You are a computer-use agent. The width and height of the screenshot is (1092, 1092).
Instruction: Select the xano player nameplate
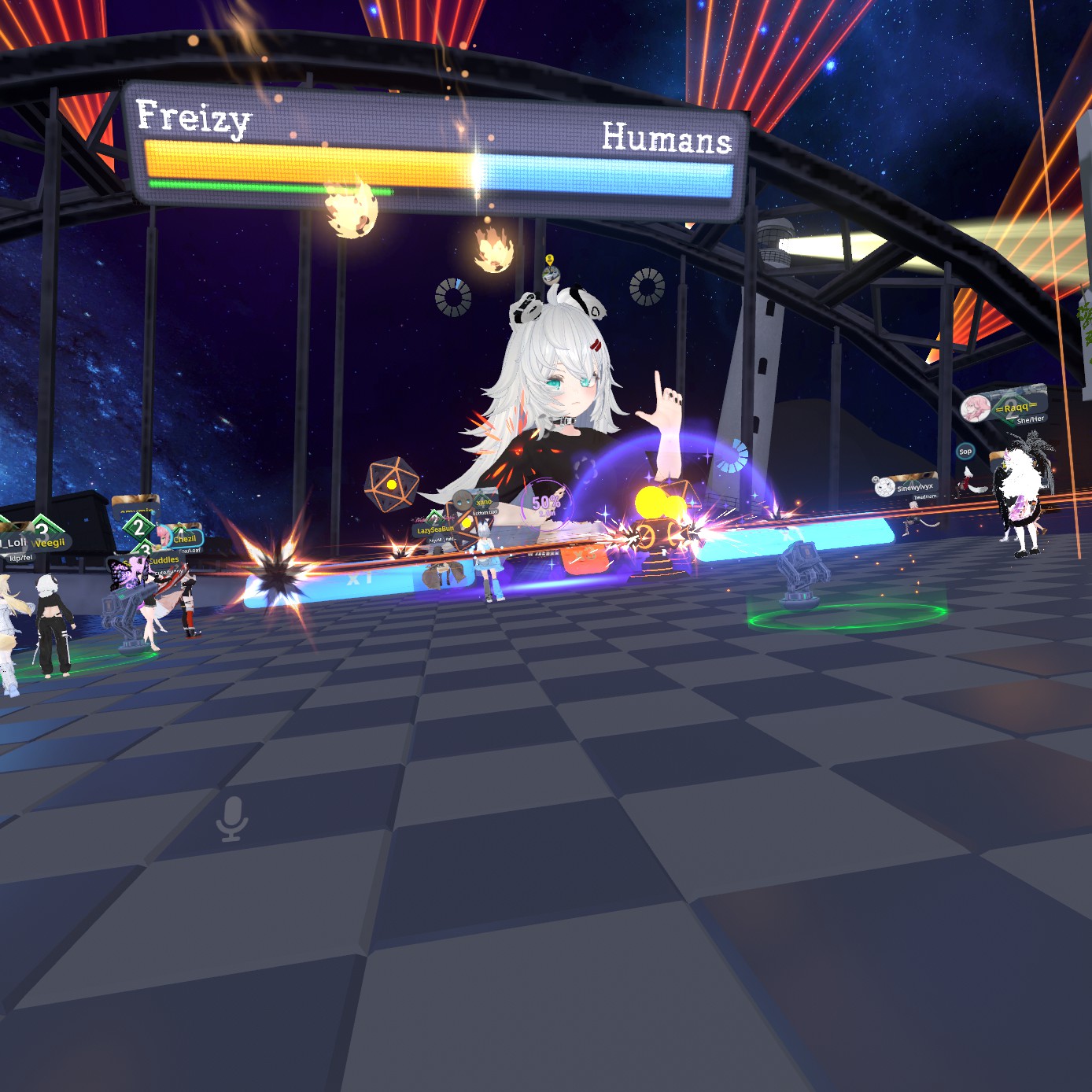pyautogui.click(x=483, y=502)
